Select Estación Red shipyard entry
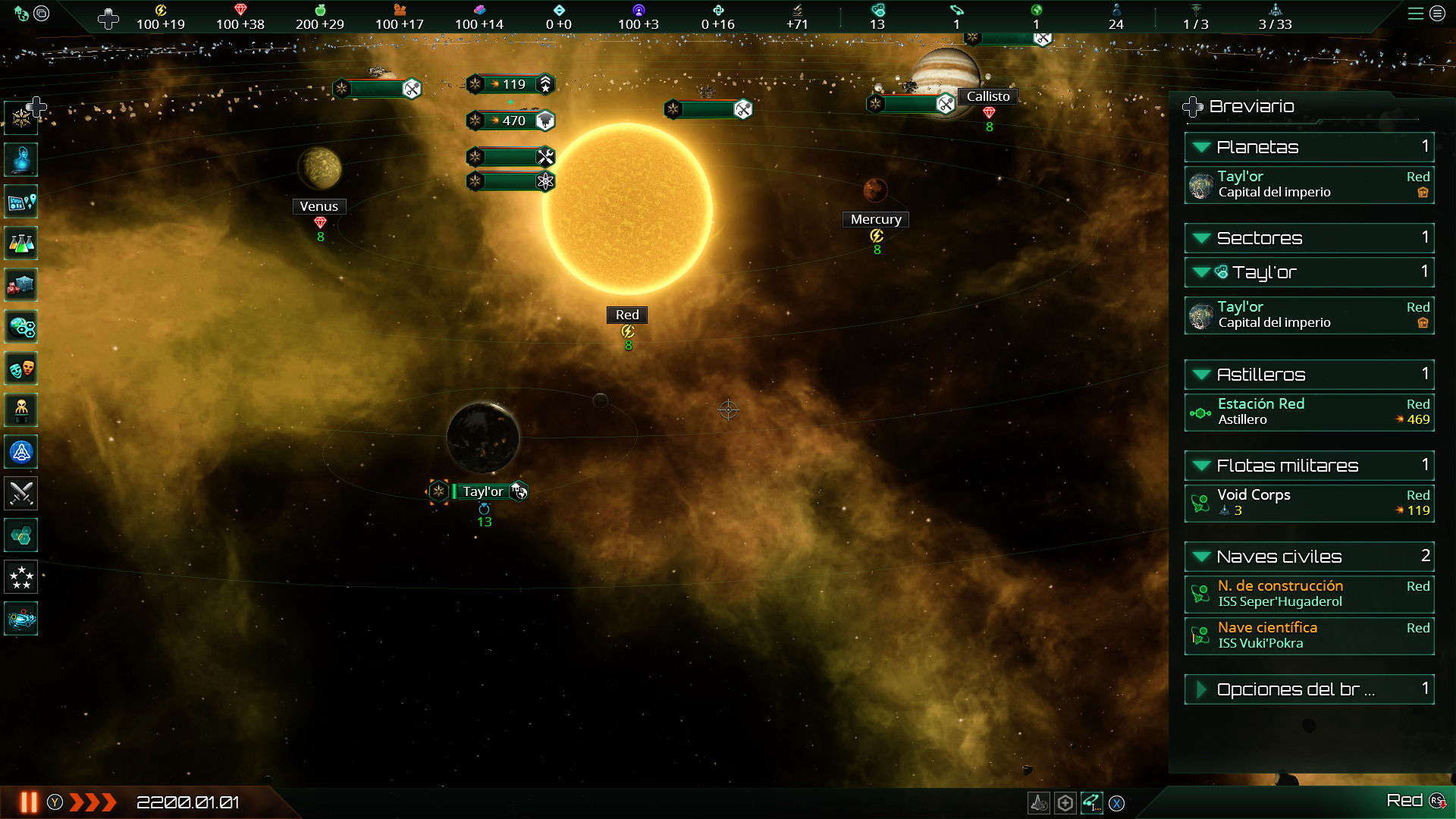The width and height of the screenshot is (1456, 819). pyautogui.click(x=1308, y=412)
